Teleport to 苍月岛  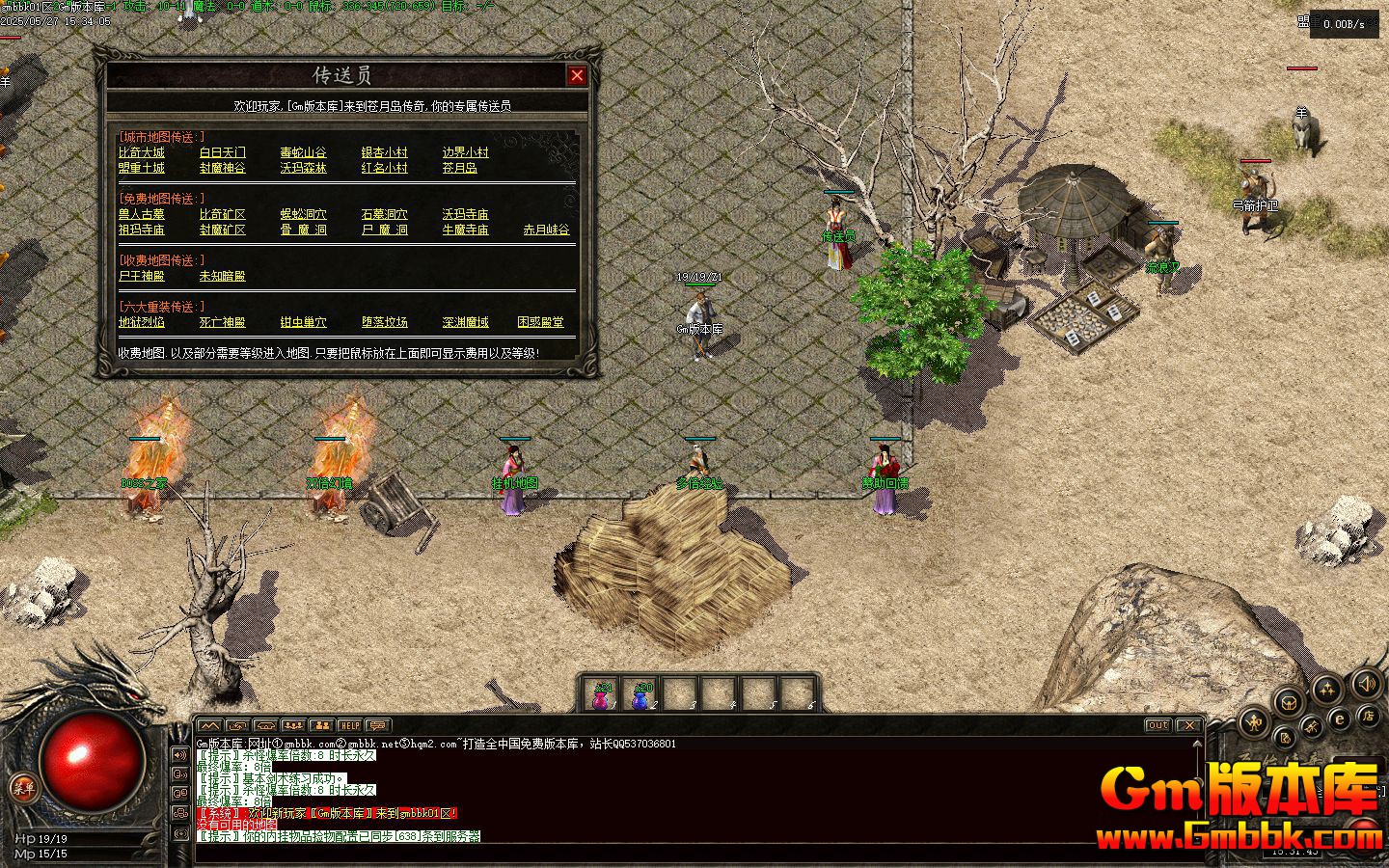[x=460, y=168]
